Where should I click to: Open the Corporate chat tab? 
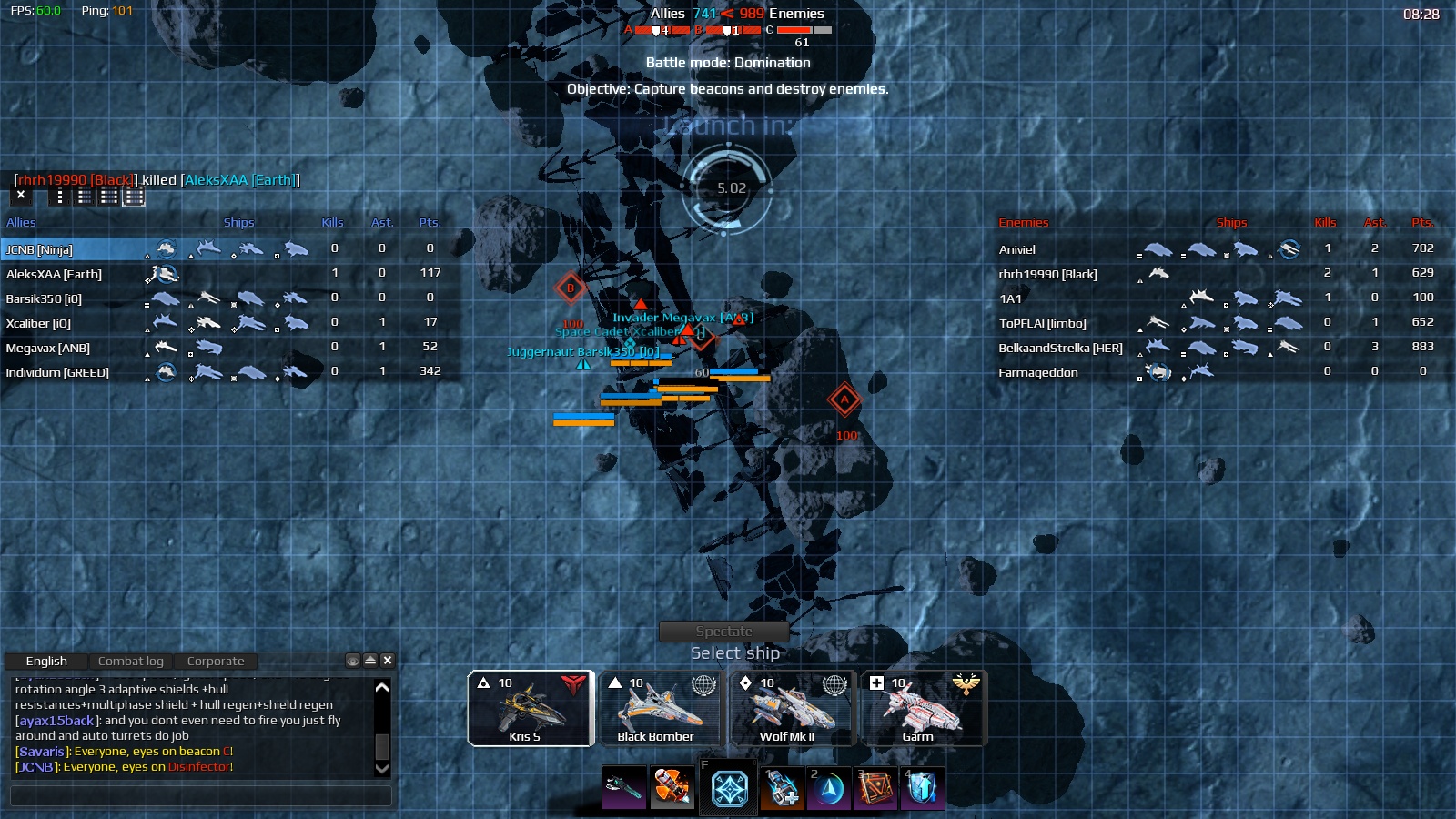pos(216,661)
